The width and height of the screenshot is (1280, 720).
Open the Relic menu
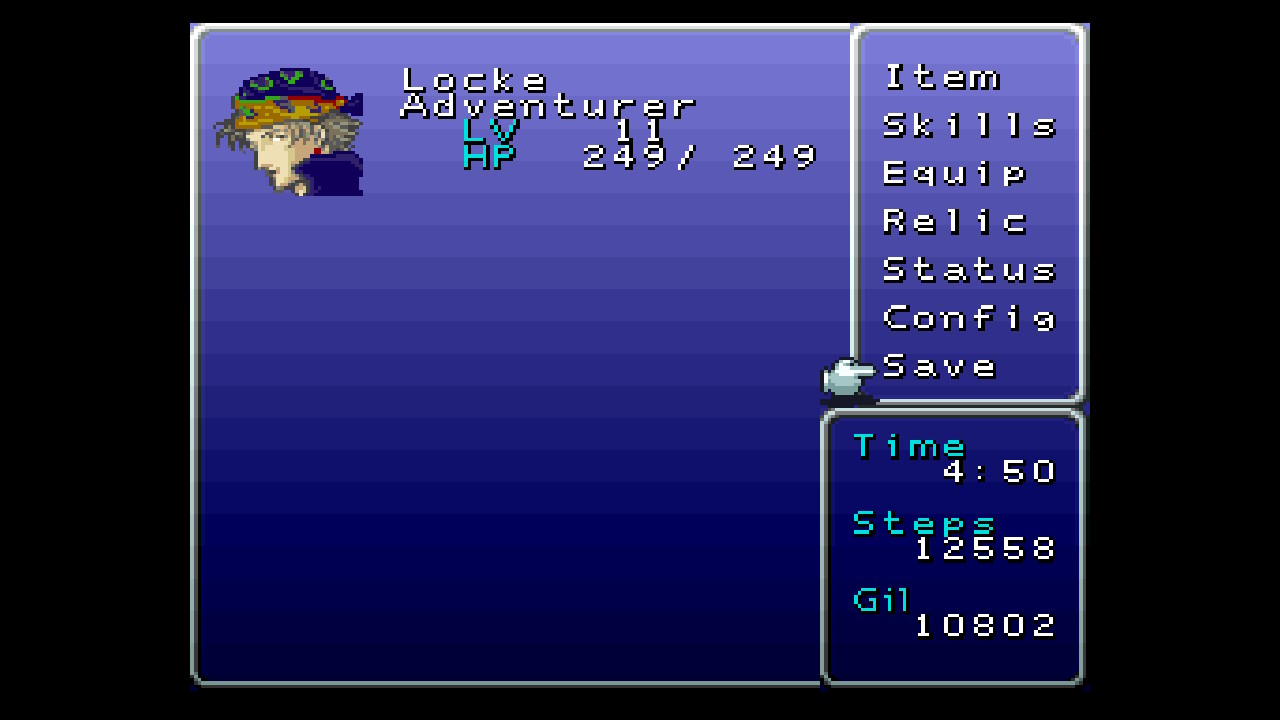954,221
